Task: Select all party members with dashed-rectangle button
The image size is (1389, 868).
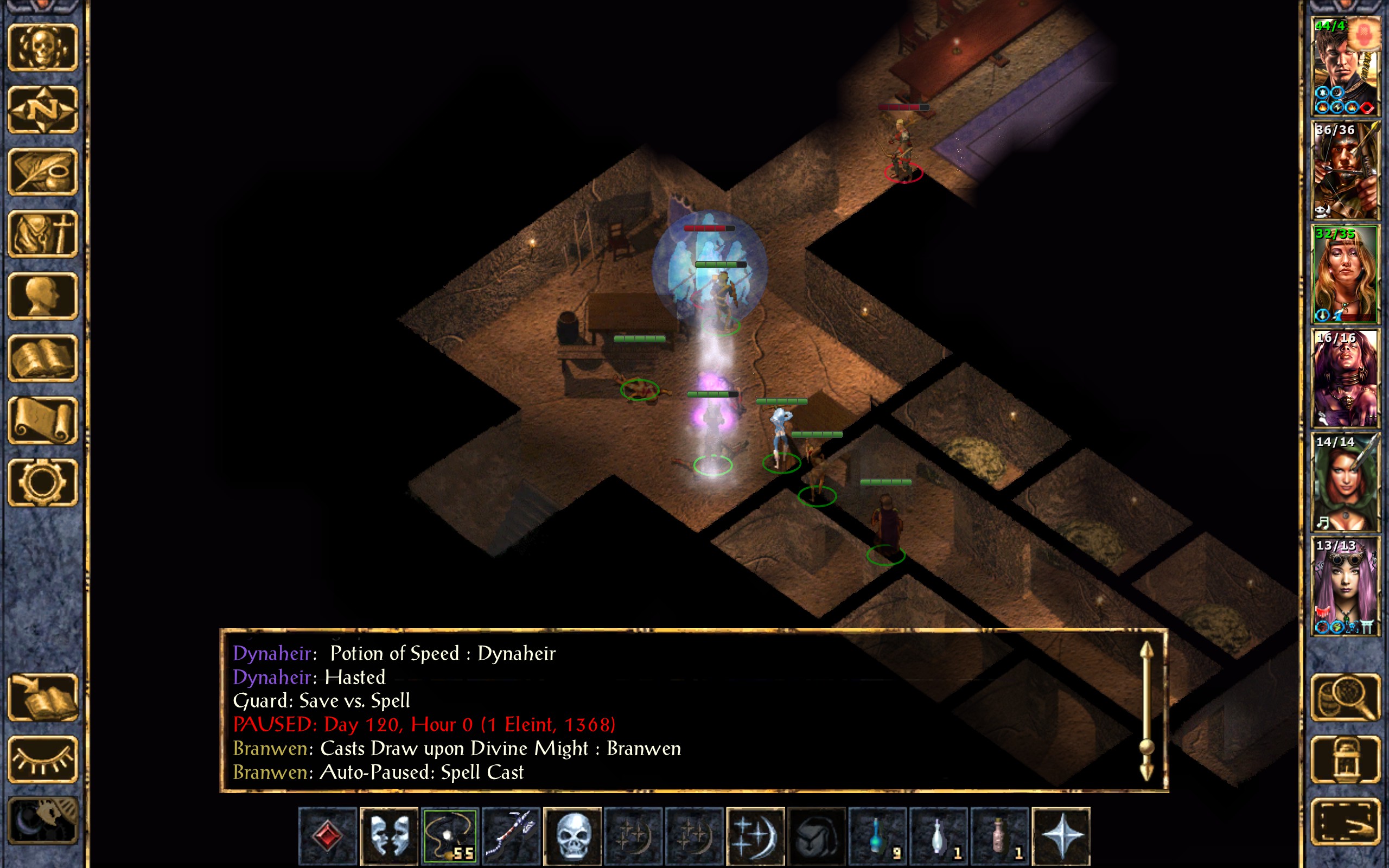Action: click(x=1345, y=821)
